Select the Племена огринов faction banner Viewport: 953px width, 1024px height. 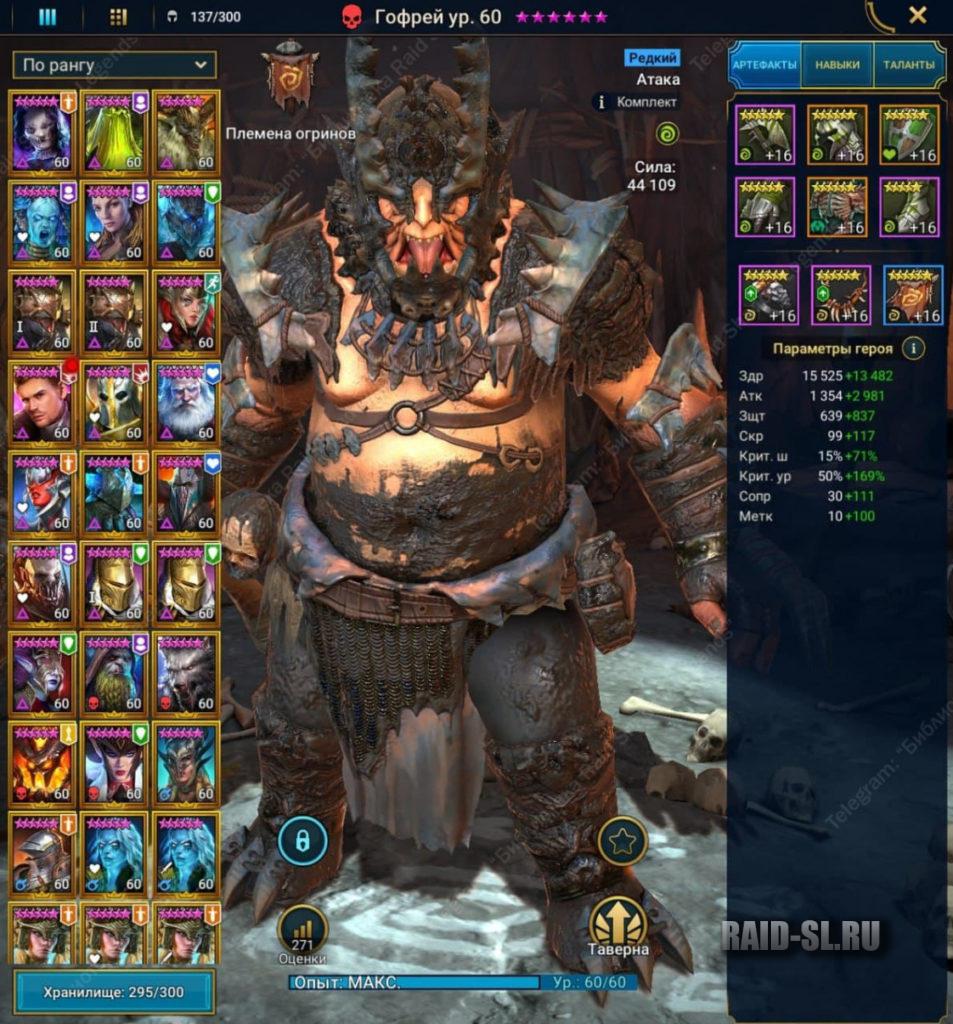coord(290,77)
